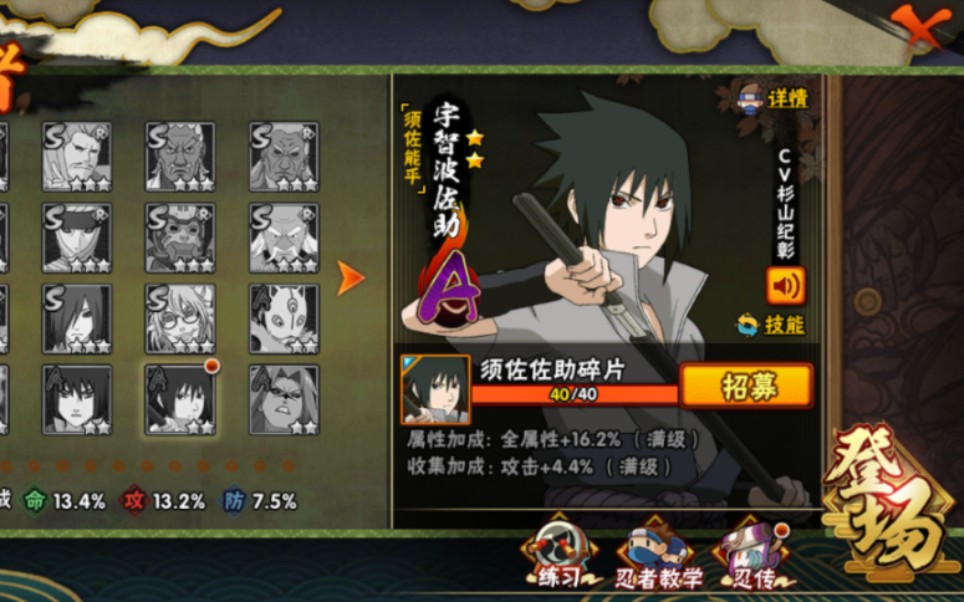
Task: Select the snarling long-haired A-rank ninja portrait
Action: (284, 399)
